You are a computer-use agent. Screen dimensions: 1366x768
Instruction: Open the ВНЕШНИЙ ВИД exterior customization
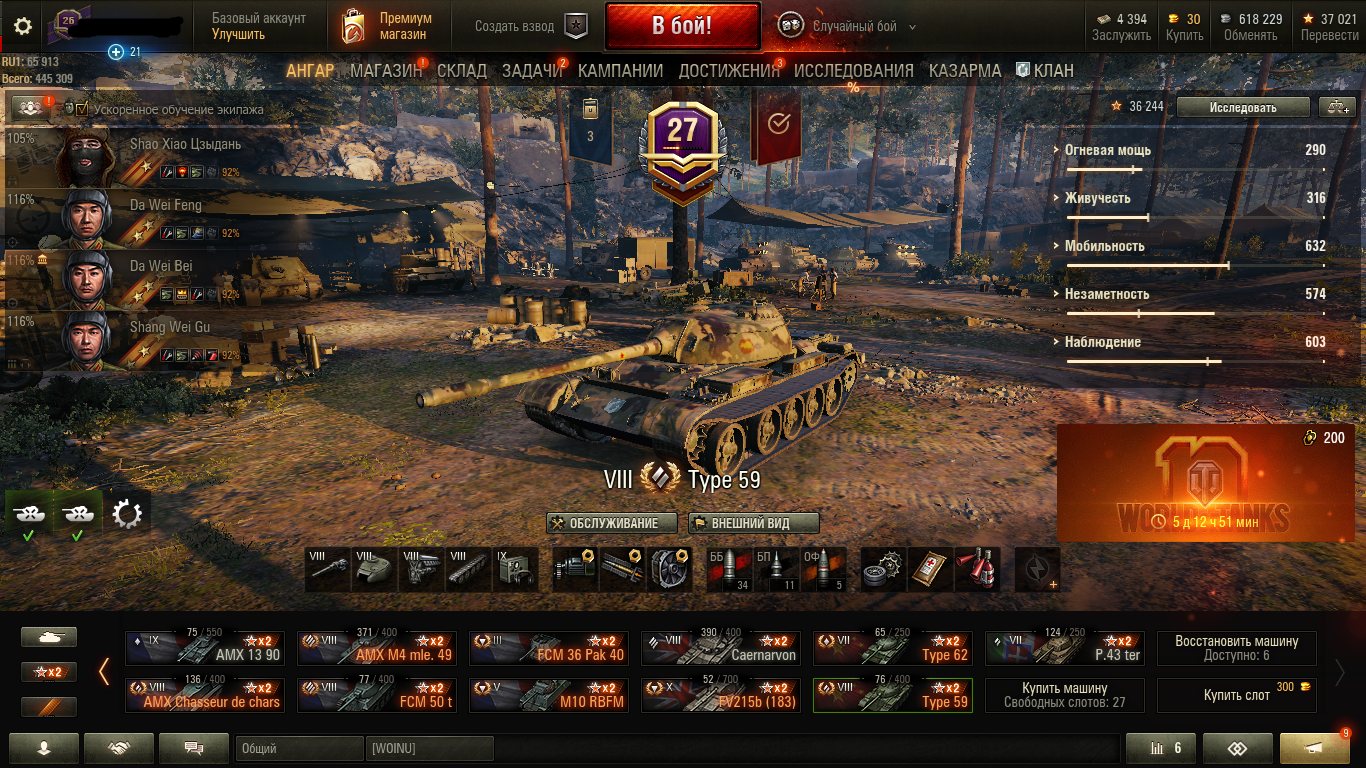click(749, 523)
